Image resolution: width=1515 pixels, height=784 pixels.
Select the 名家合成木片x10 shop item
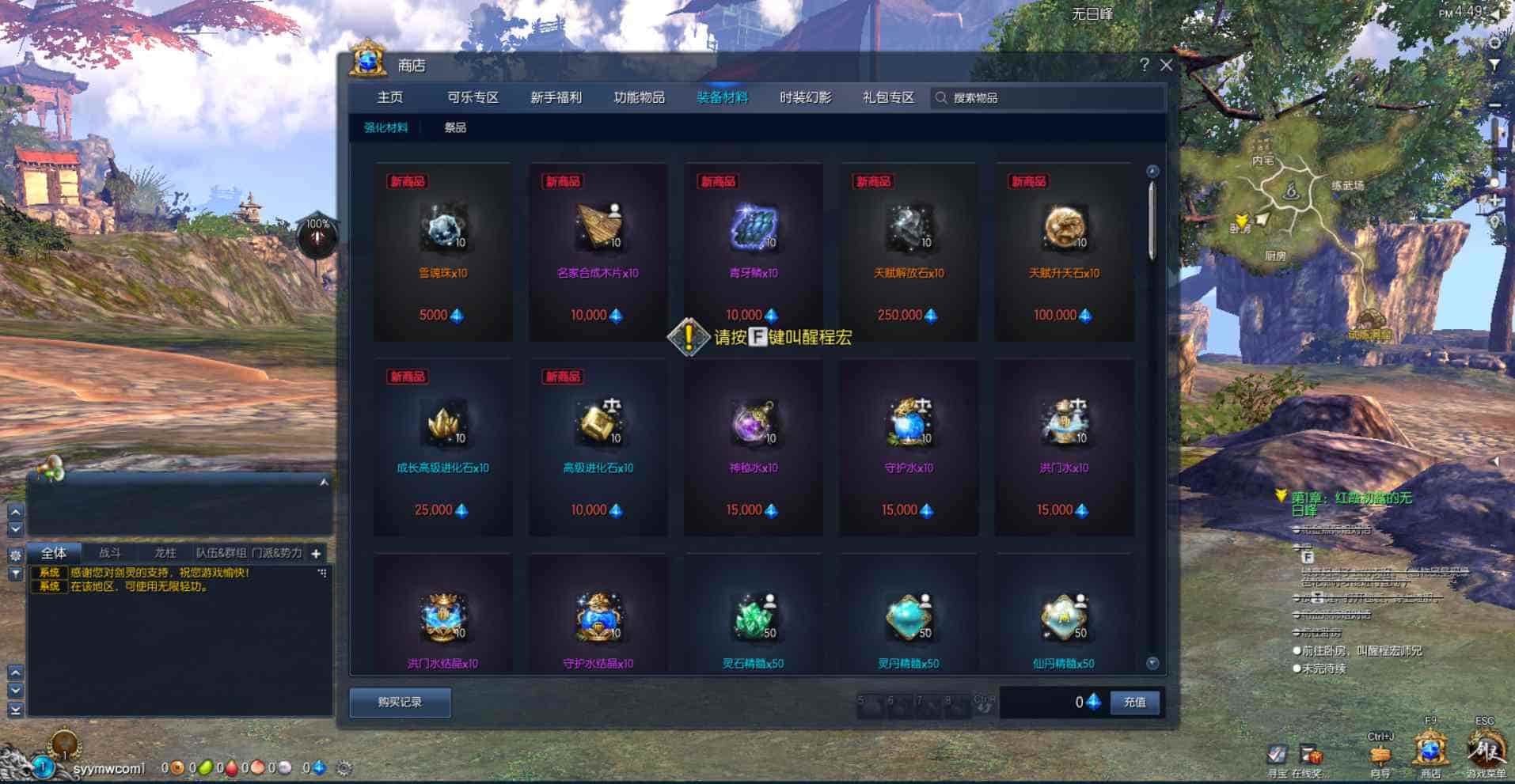point(598,252)
